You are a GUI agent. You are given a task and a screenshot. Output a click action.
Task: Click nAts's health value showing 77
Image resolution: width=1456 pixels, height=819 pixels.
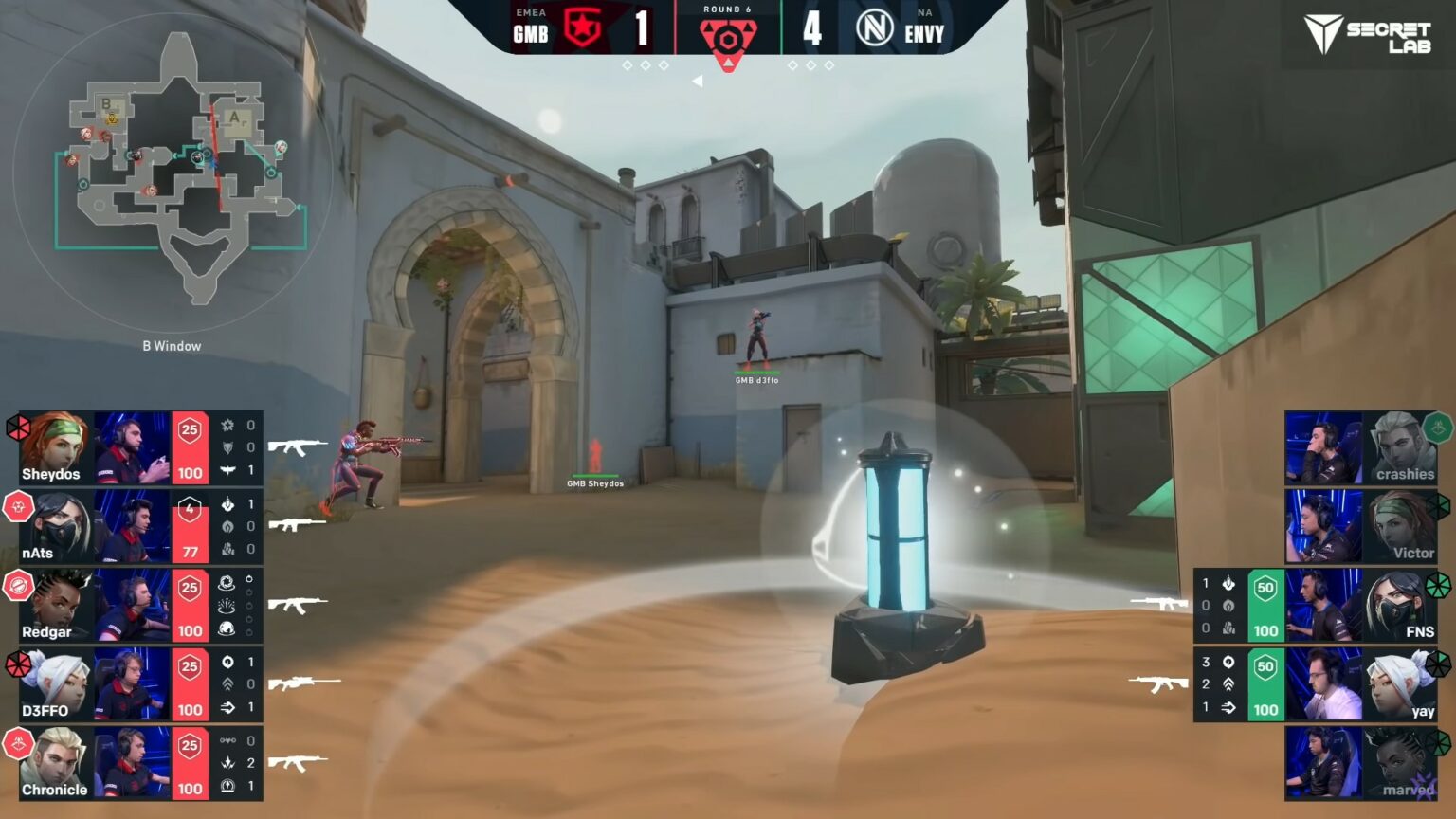pos(189,551)
